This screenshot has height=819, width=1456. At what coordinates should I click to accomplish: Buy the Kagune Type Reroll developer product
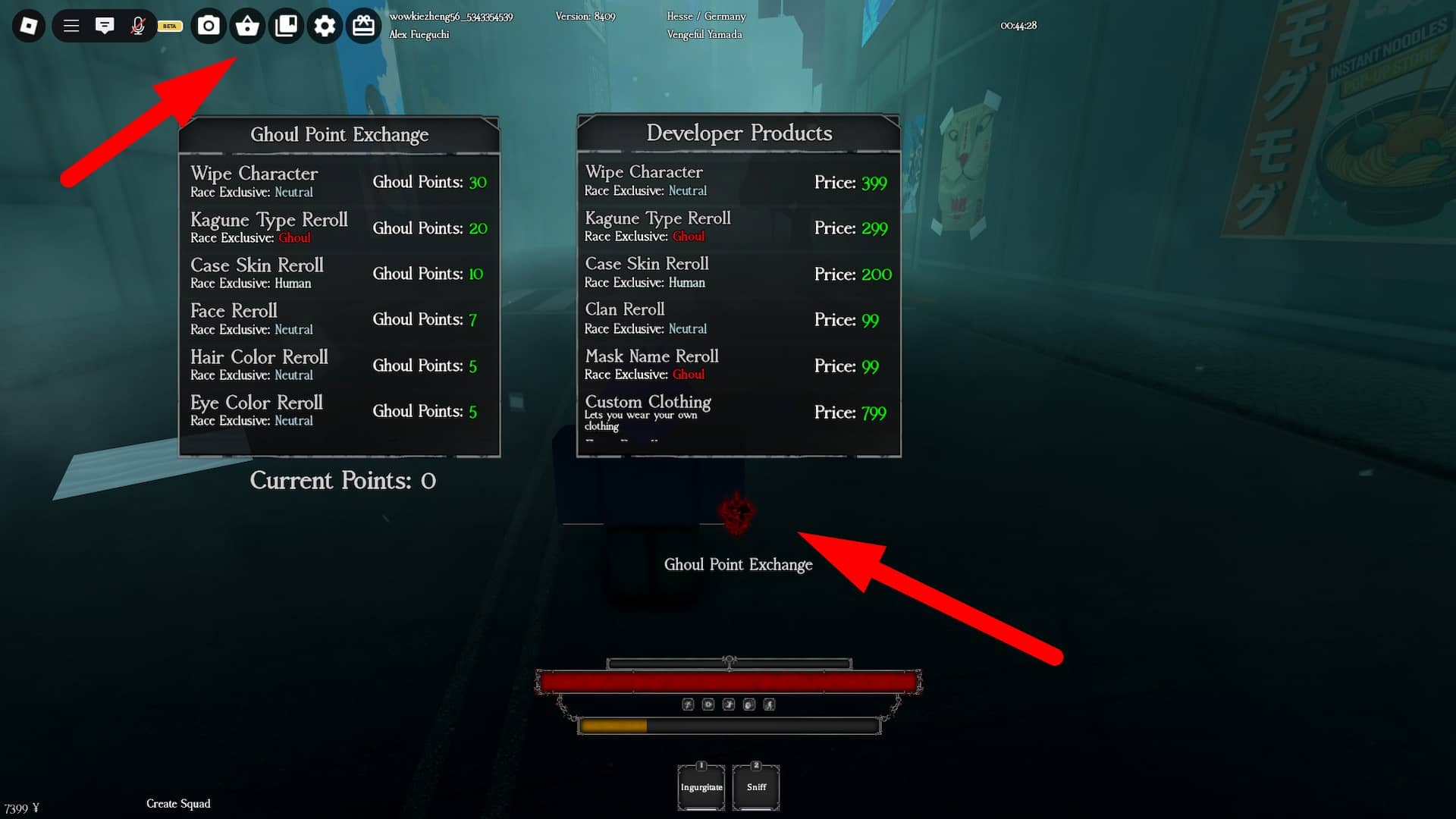[x=738, y=226]
